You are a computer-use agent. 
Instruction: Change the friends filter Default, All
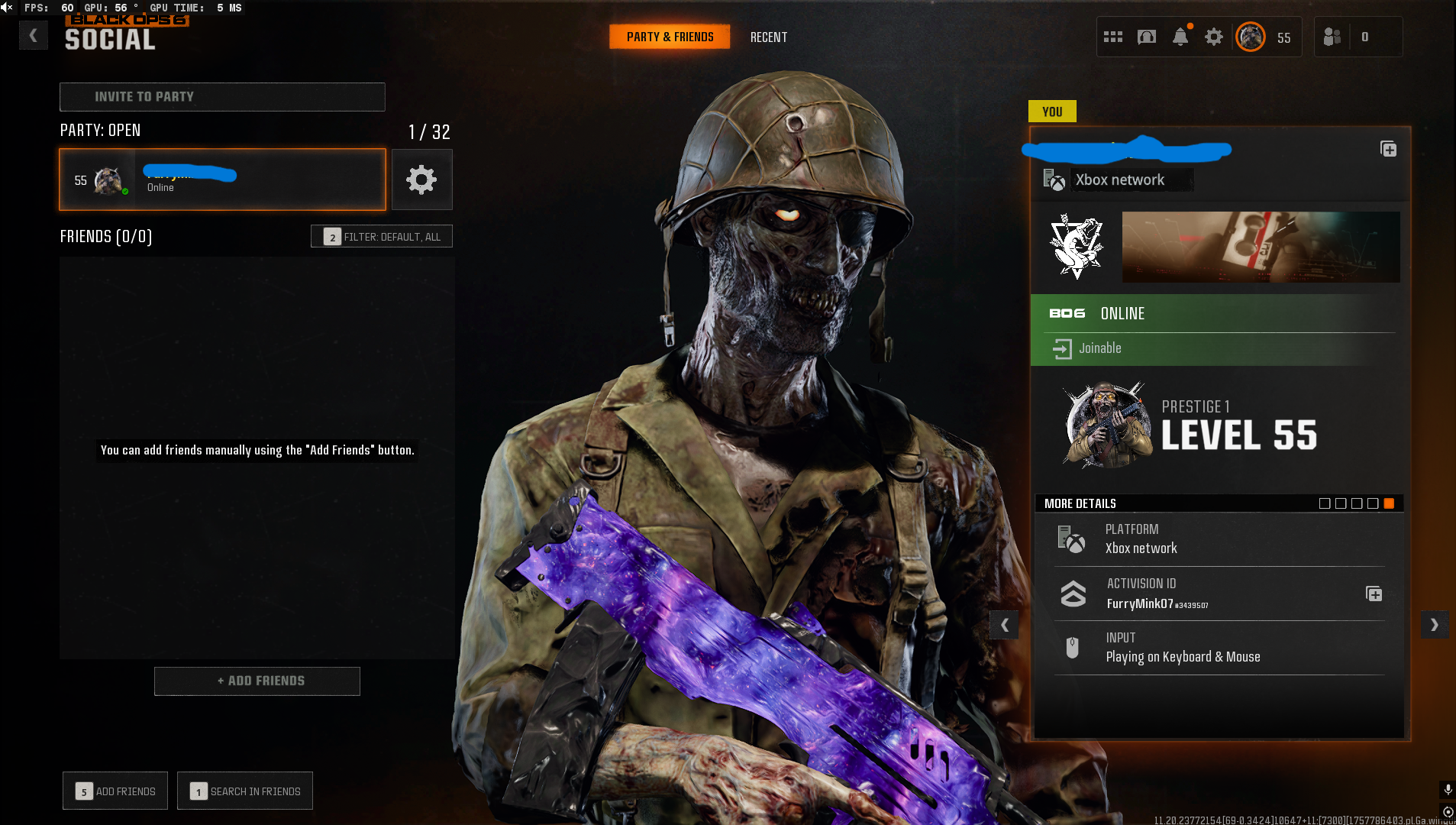click(381, 237)
